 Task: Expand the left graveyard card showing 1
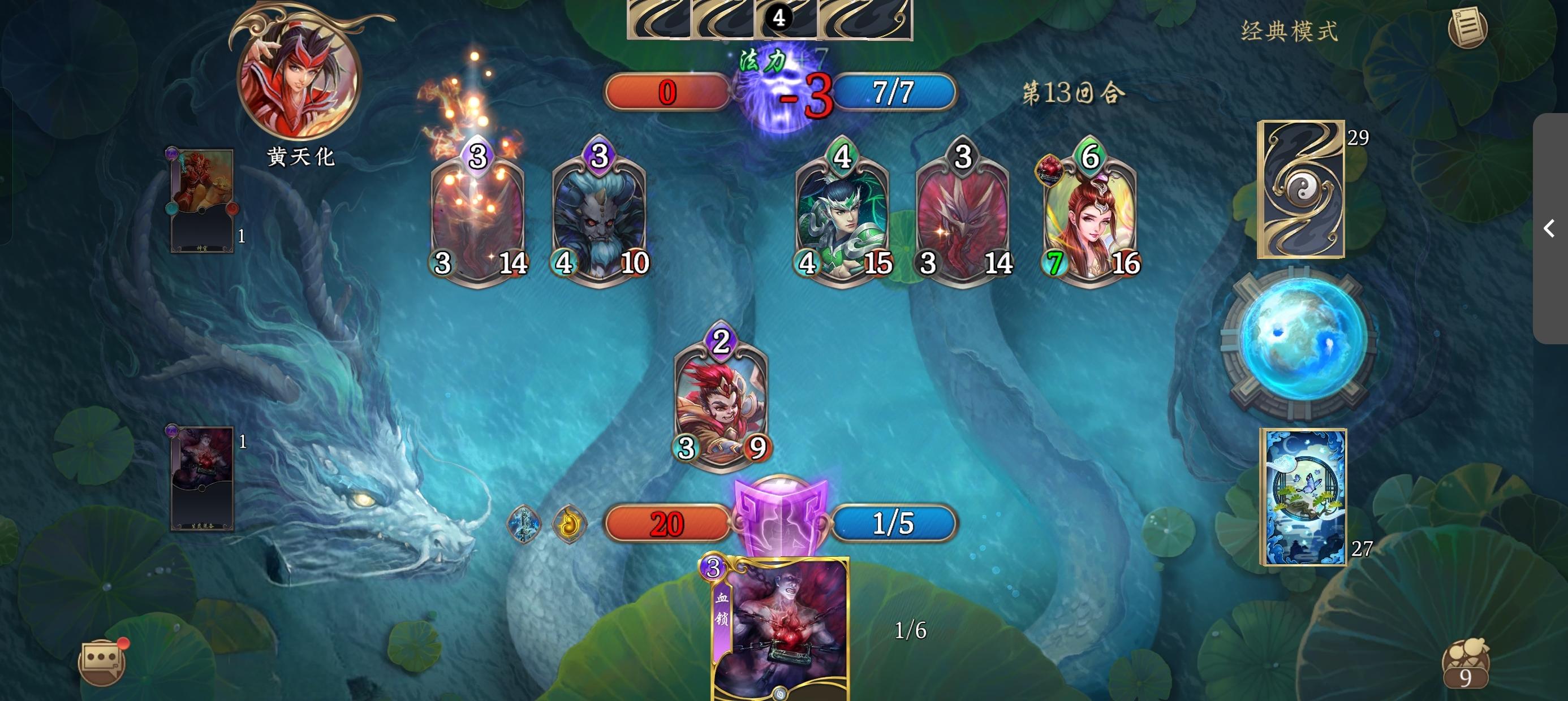click(x=201, y=201)
